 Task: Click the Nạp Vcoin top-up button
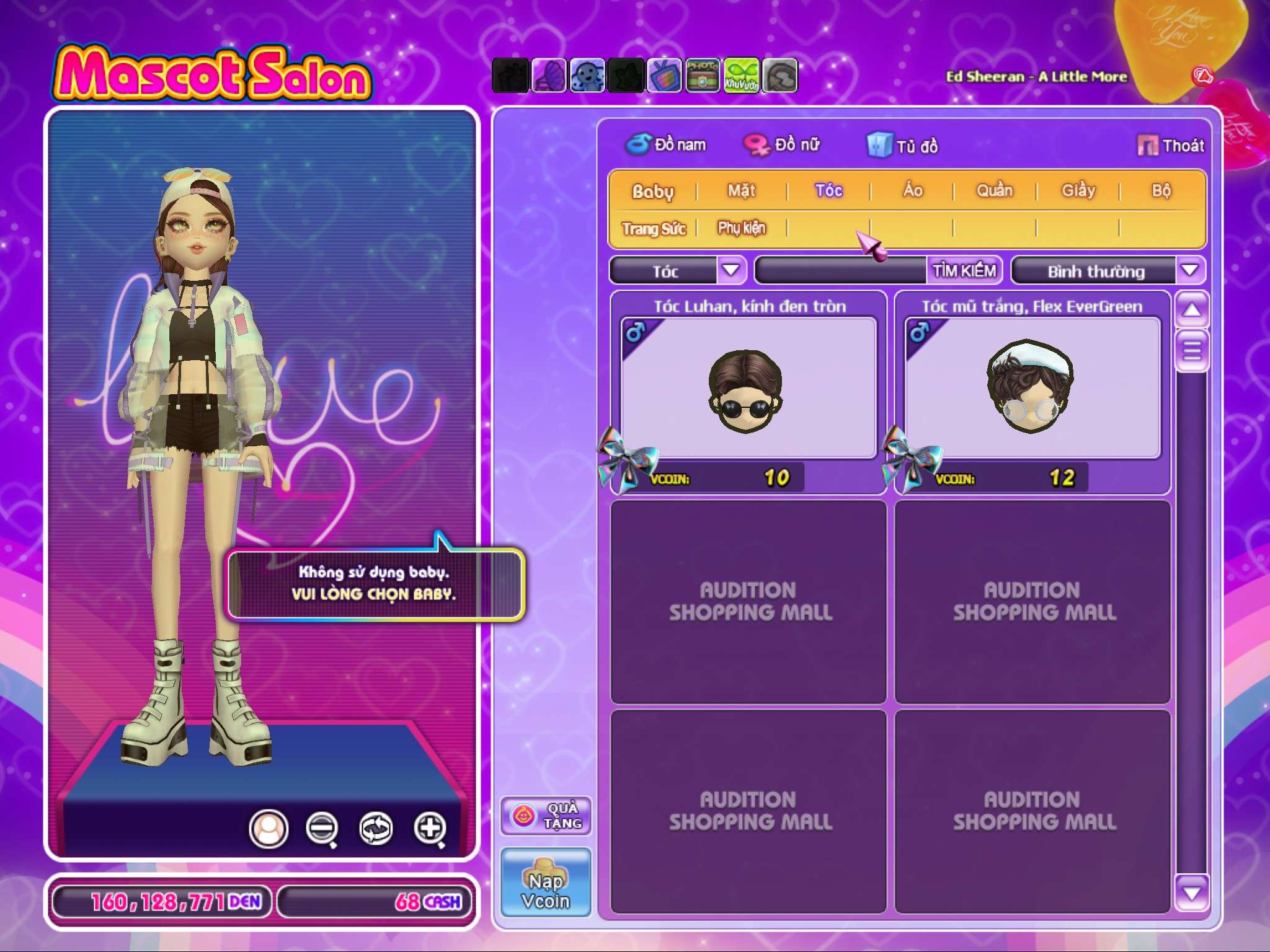click(546, 882)
